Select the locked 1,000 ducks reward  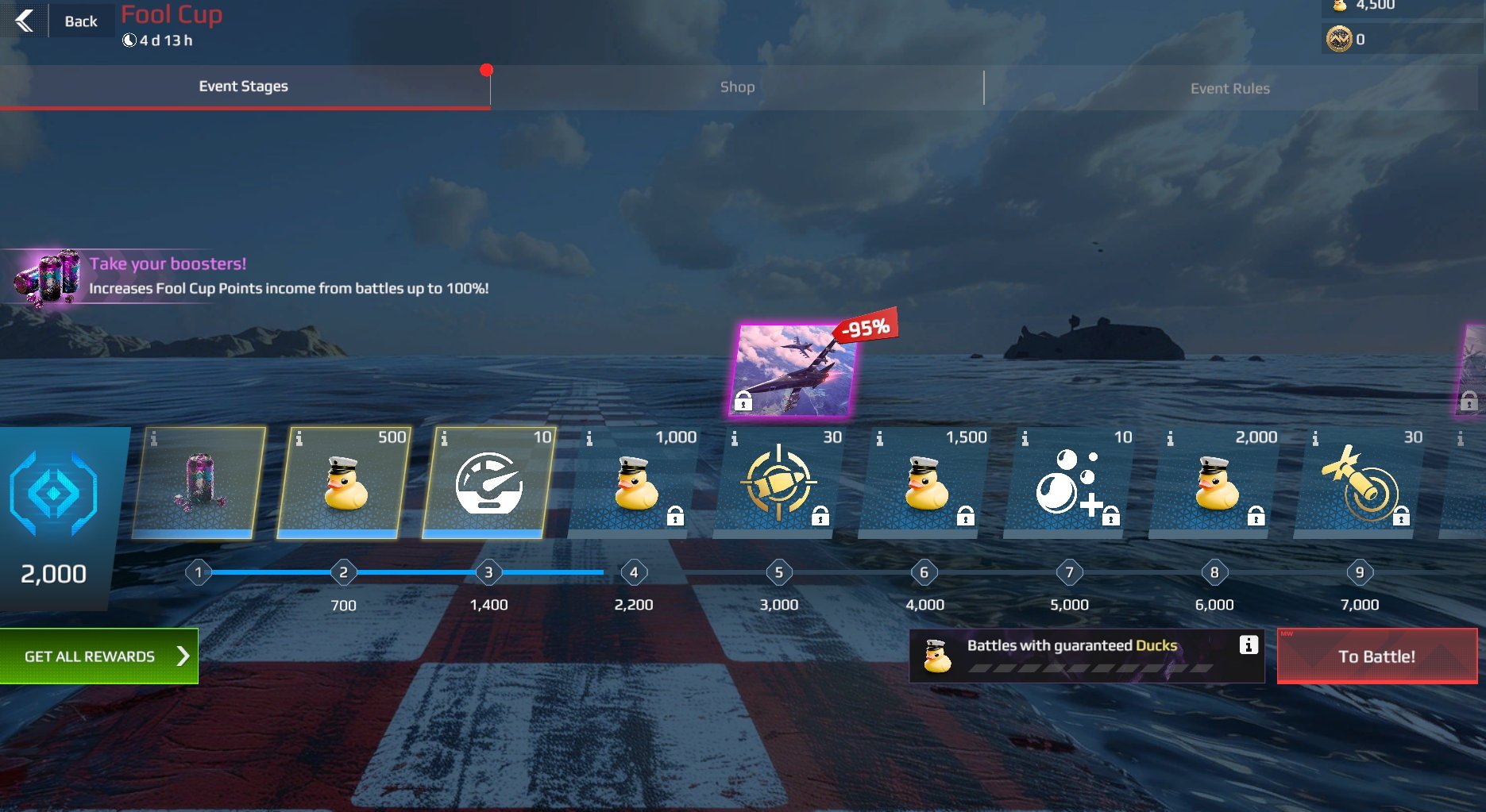pos(634,483)
